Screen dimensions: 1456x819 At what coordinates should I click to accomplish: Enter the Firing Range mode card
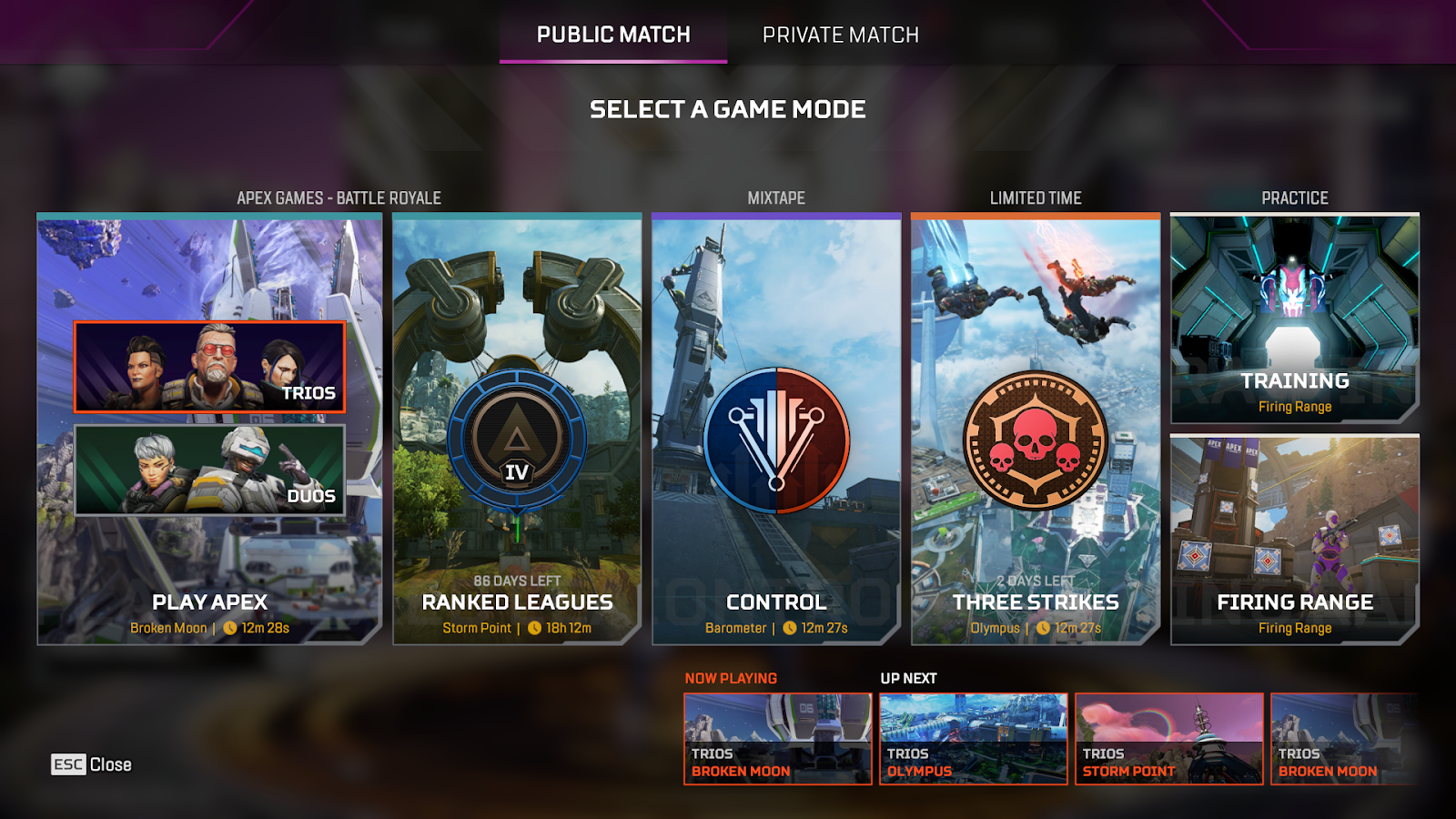click(x=1294, y=540)
